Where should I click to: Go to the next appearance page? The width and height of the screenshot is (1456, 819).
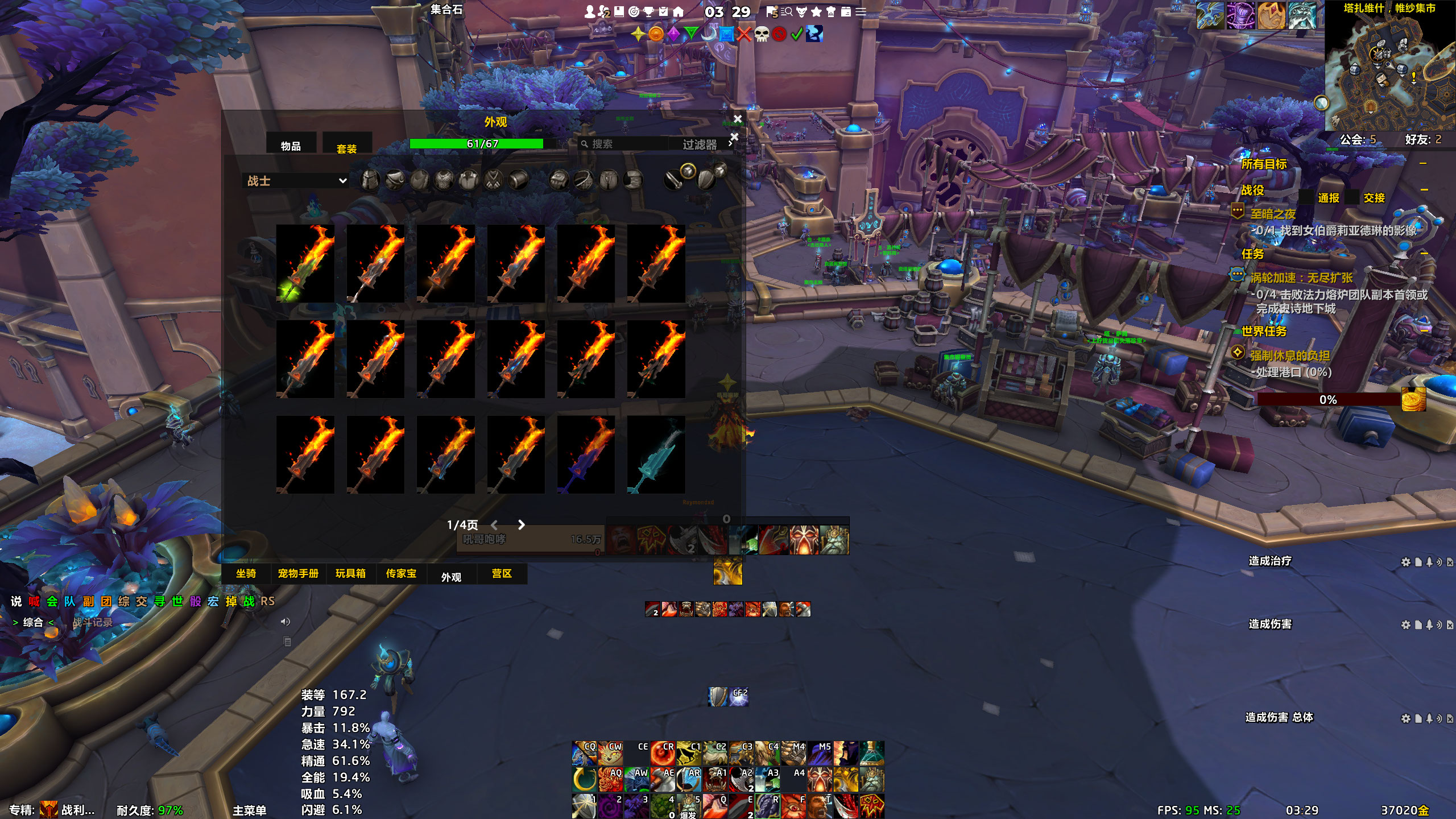521,525
